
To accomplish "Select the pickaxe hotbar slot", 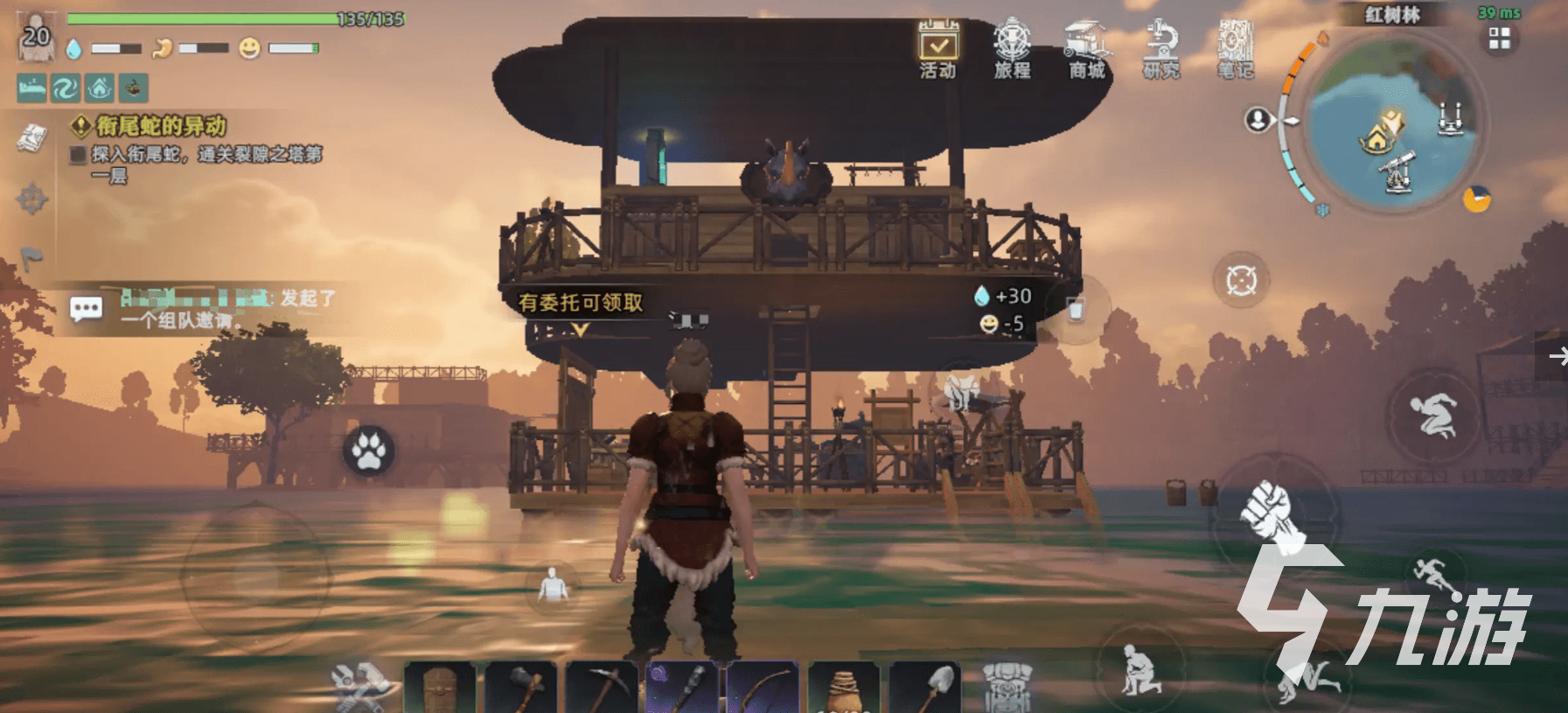I will [603, 689].
